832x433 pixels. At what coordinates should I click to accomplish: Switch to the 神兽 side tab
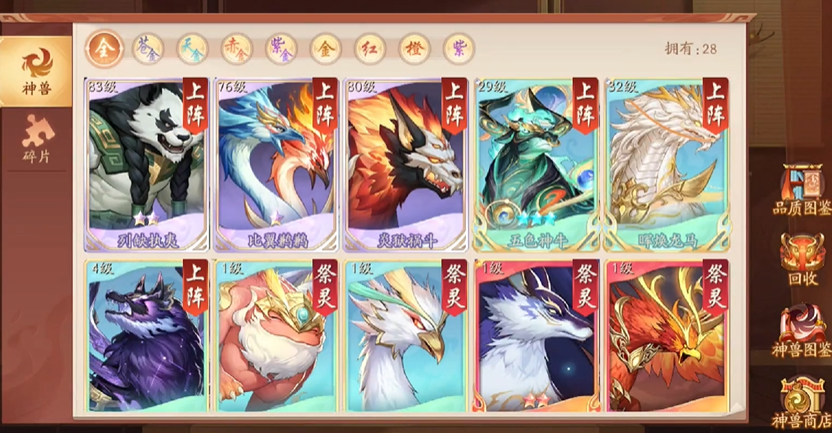click(37, 72)
